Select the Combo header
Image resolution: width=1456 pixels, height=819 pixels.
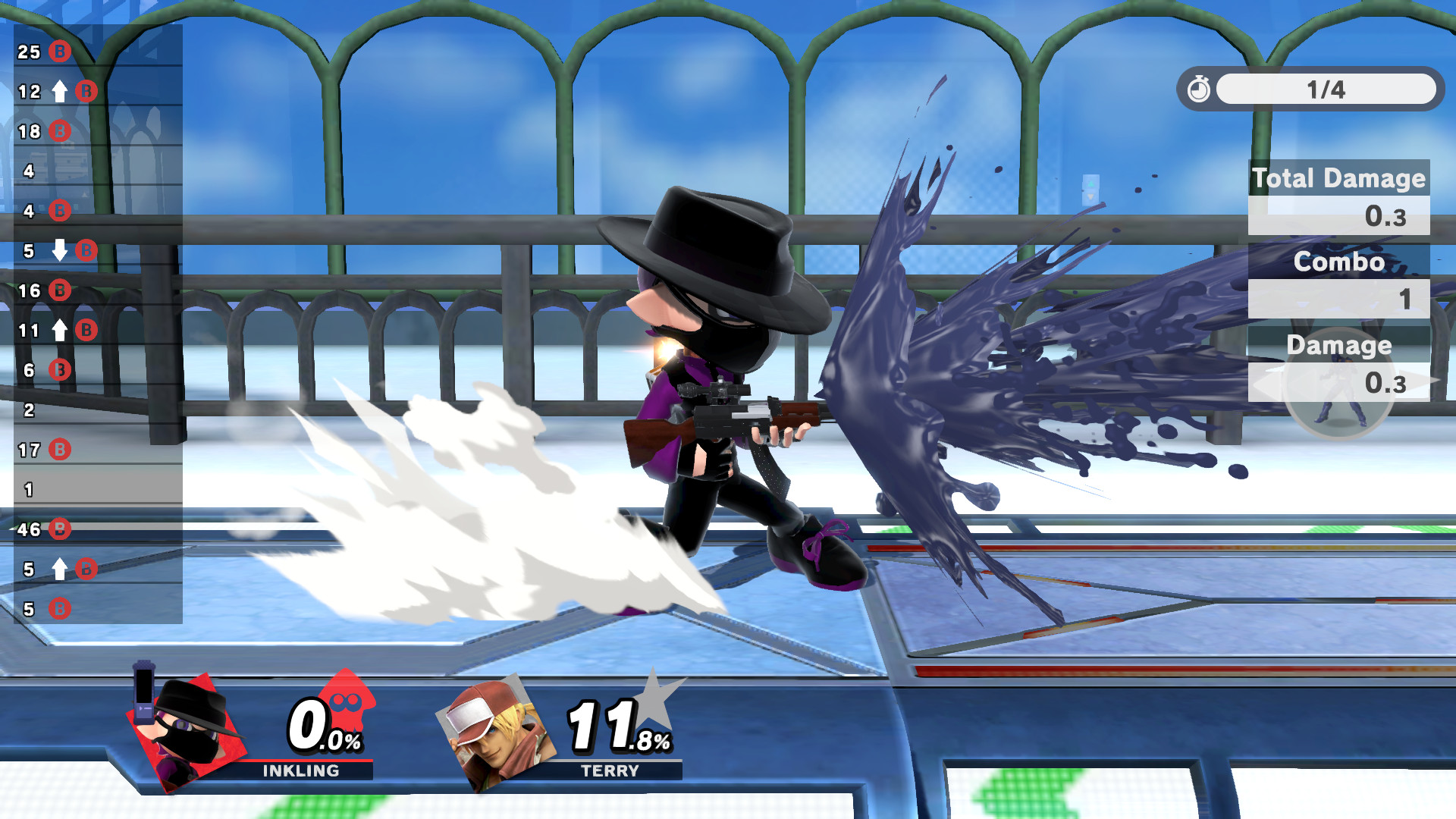coord(1339,262)
